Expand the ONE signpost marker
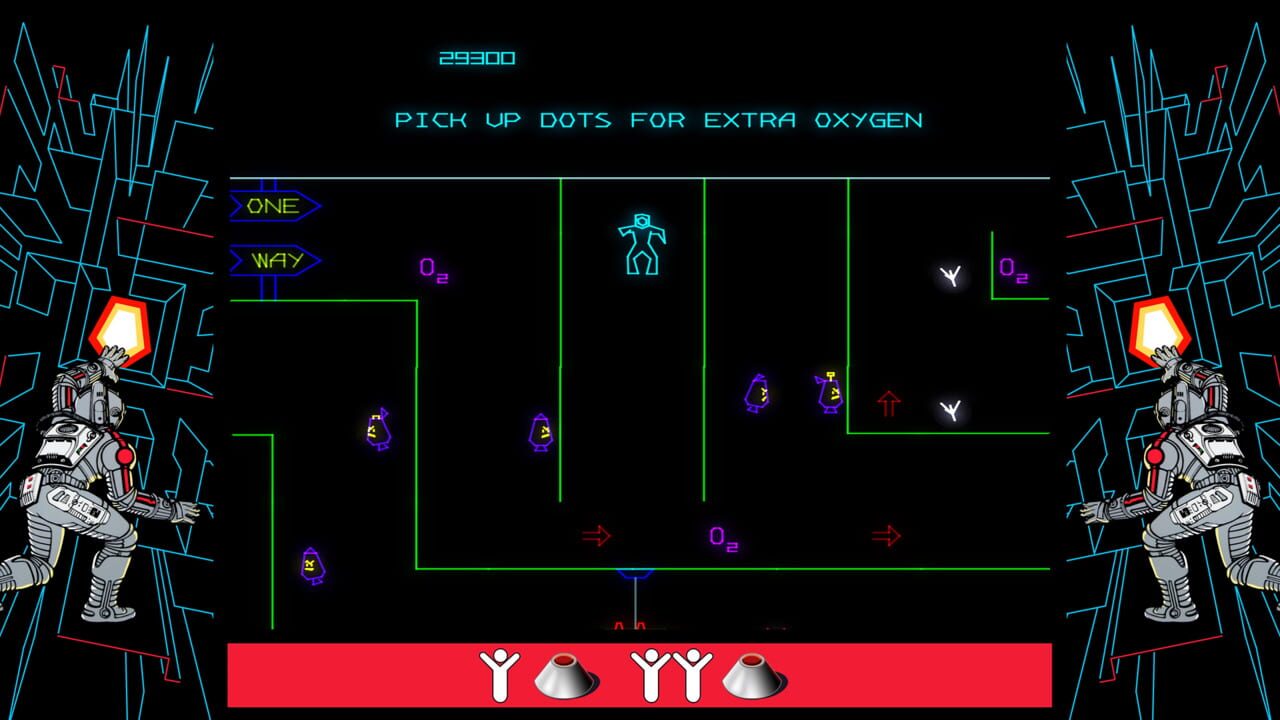Viewport: 1280px width, 720px height. [272, 205]
